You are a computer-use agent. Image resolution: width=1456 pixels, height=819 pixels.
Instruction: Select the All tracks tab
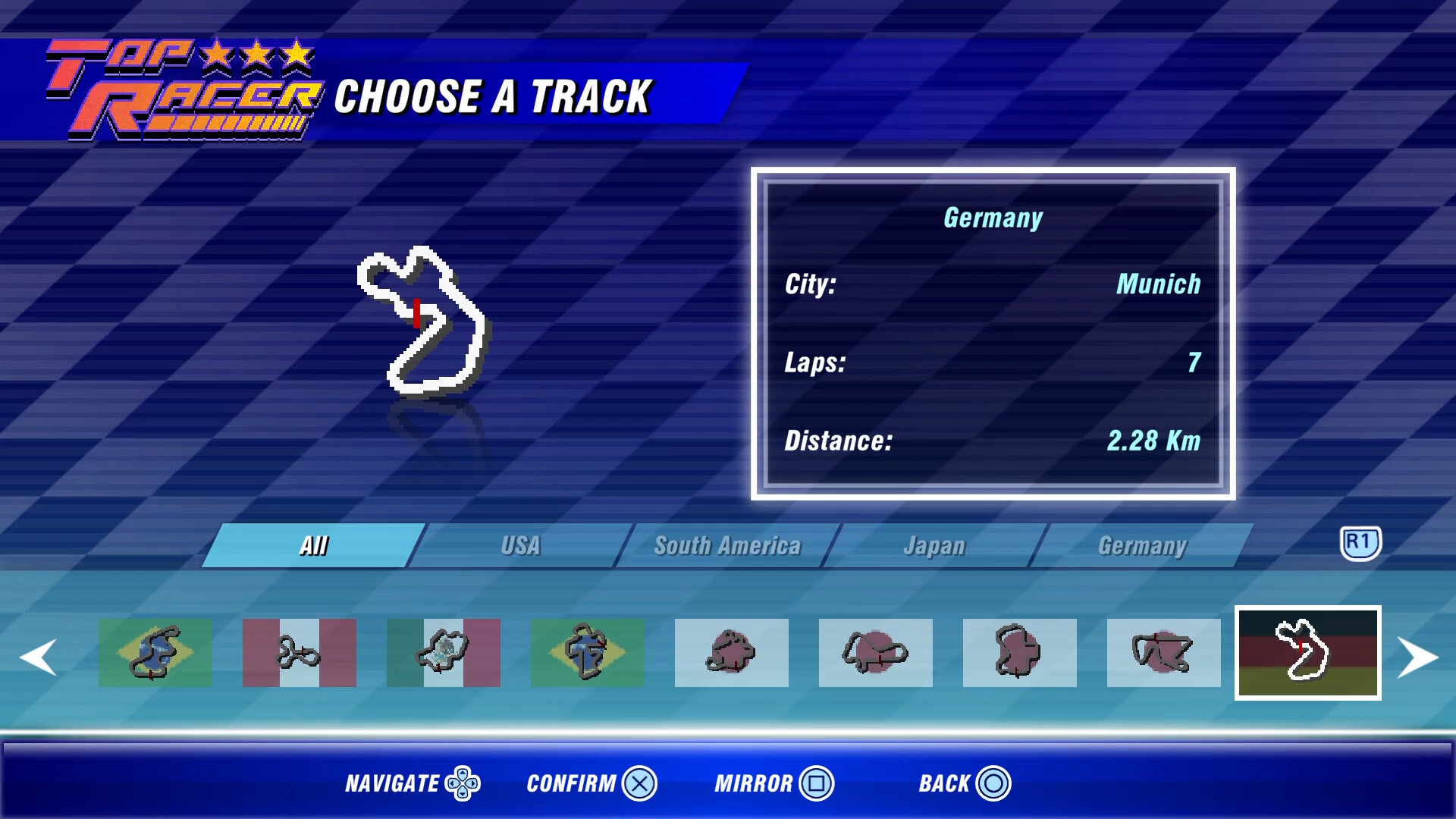click(x=311, y=544)
